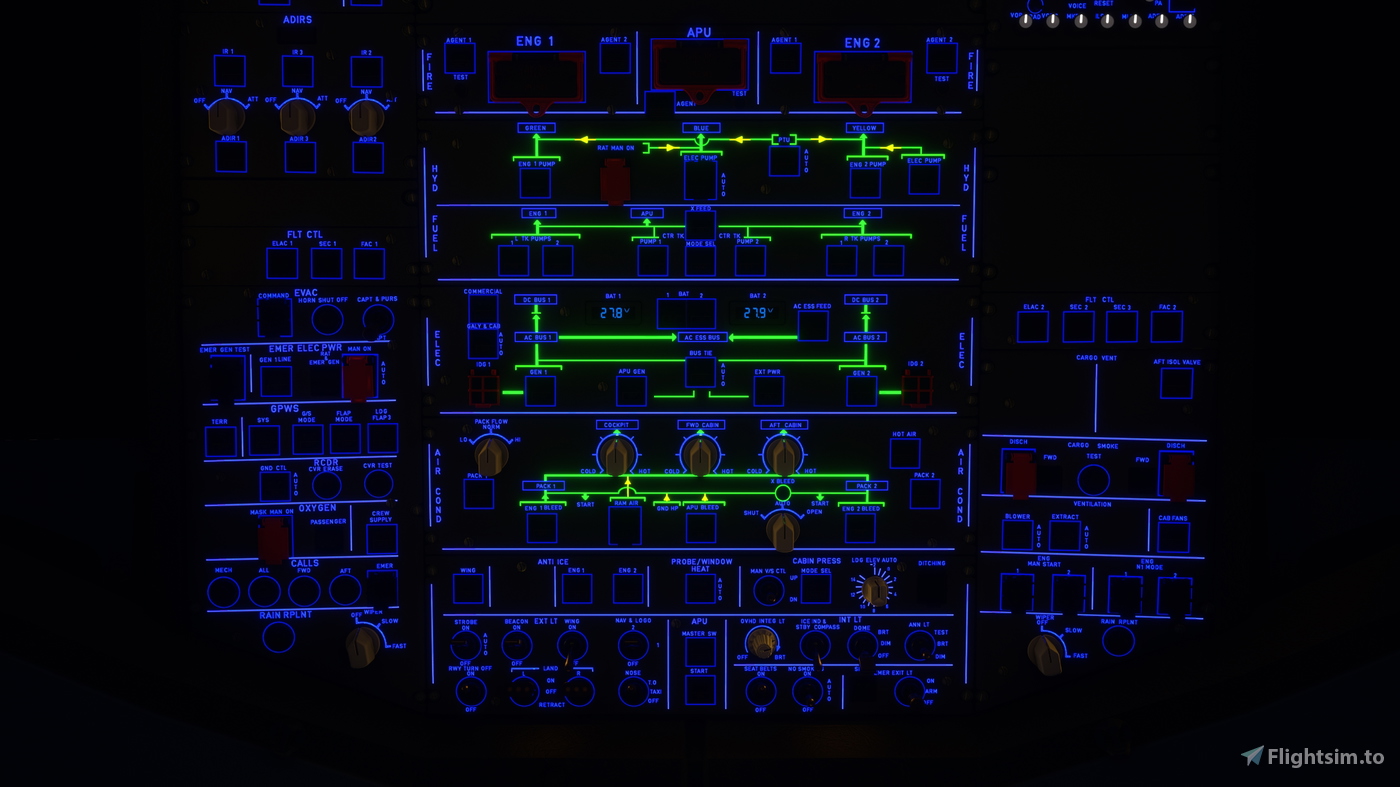Toggle the PROBE/WINDOW HEAT button
The image size is (1400, 787).
click(700, 589)
